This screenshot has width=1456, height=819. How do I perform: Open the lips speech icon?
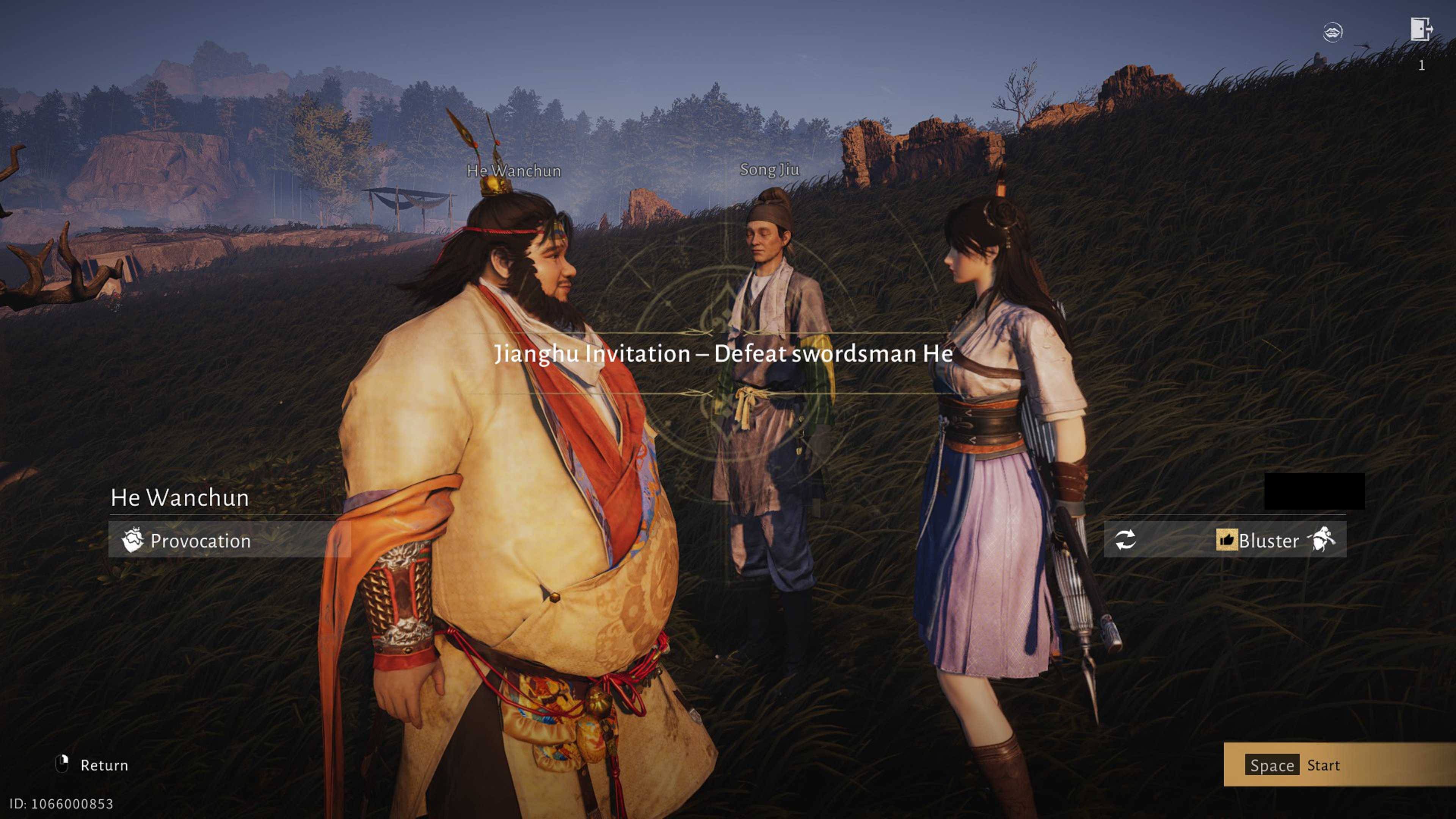click(x=1332, y=31)
